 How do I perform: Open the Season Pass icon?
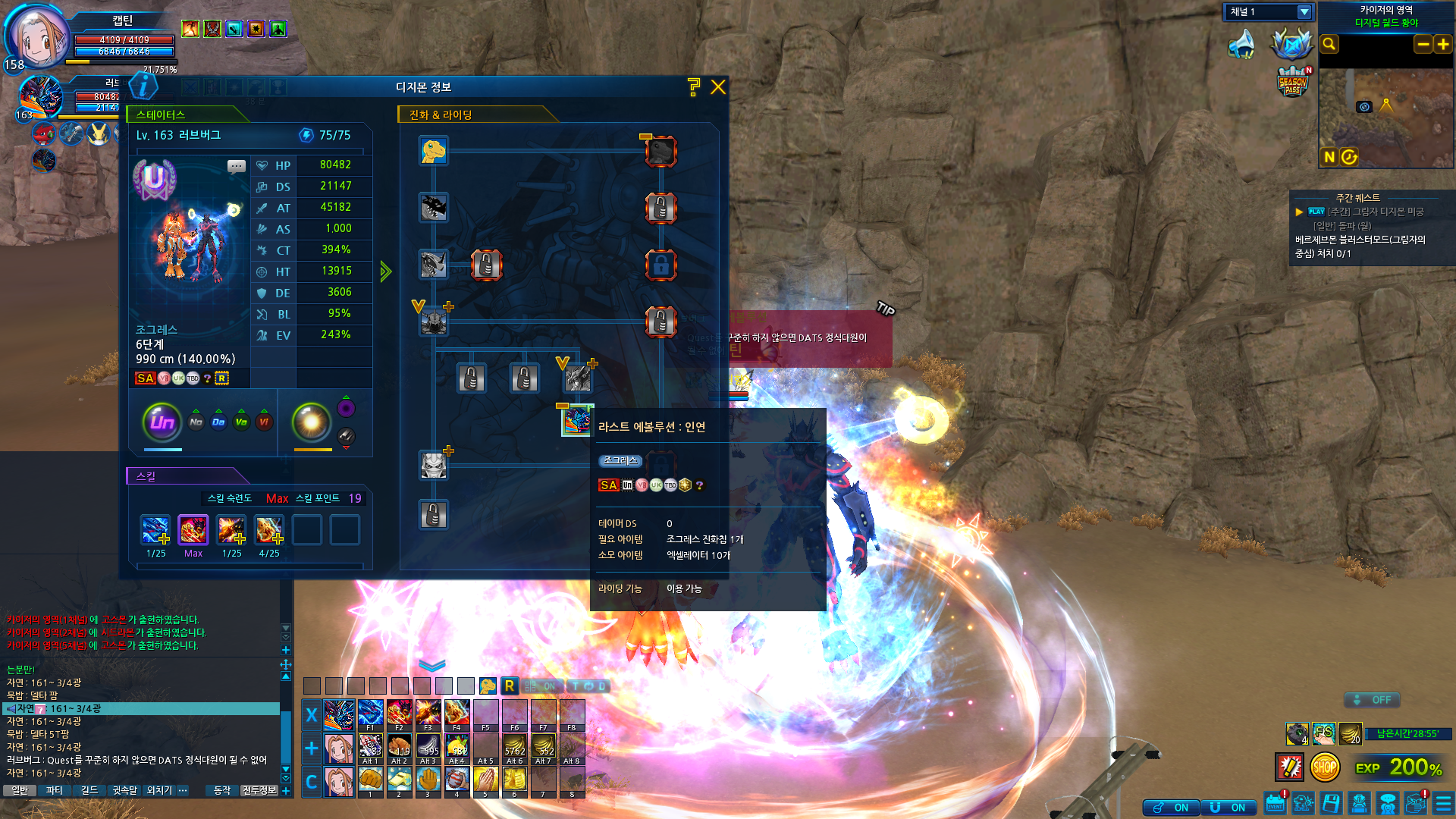pyautogui.click(x=1292, y=82)
